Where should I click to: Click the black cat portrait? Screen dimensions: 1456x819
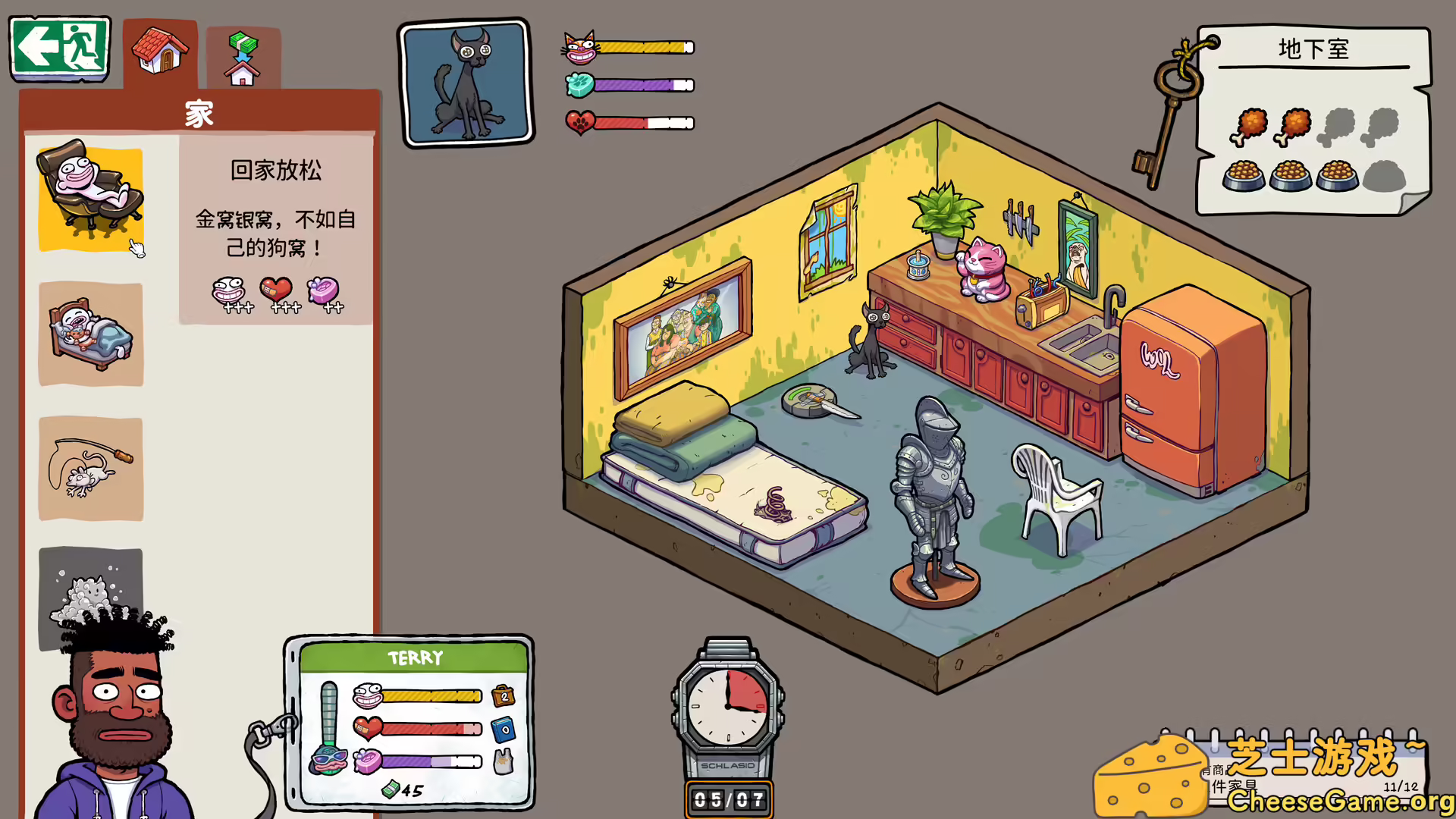[x=466, y=83]
